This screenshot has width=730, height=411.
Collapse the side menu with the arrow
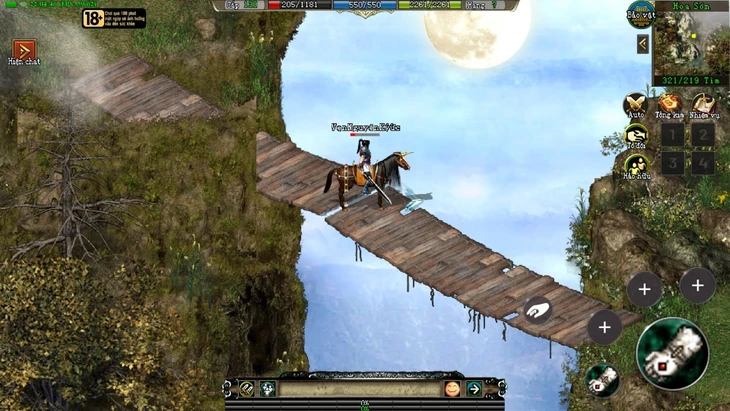click(x=643, y=44)
